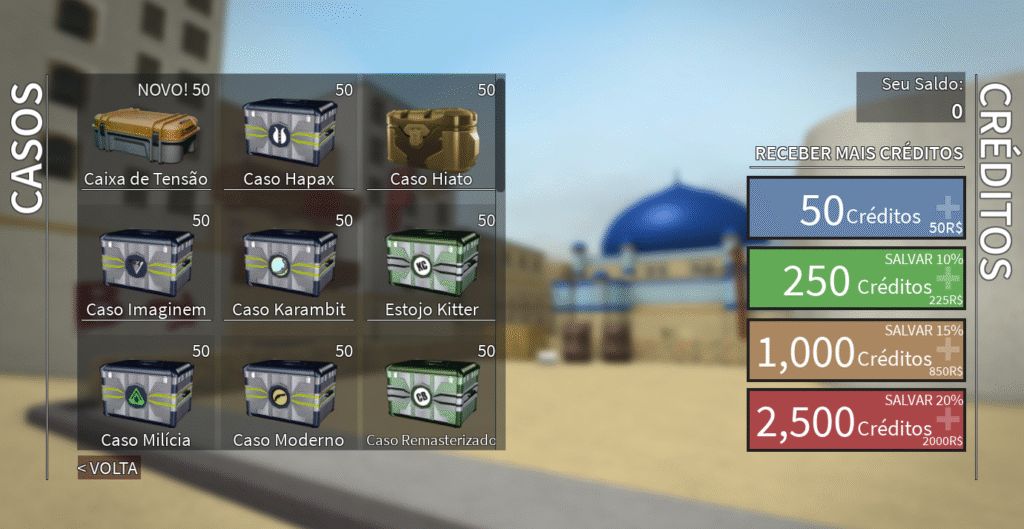Open the Caso Milícia case

point(146,395)
